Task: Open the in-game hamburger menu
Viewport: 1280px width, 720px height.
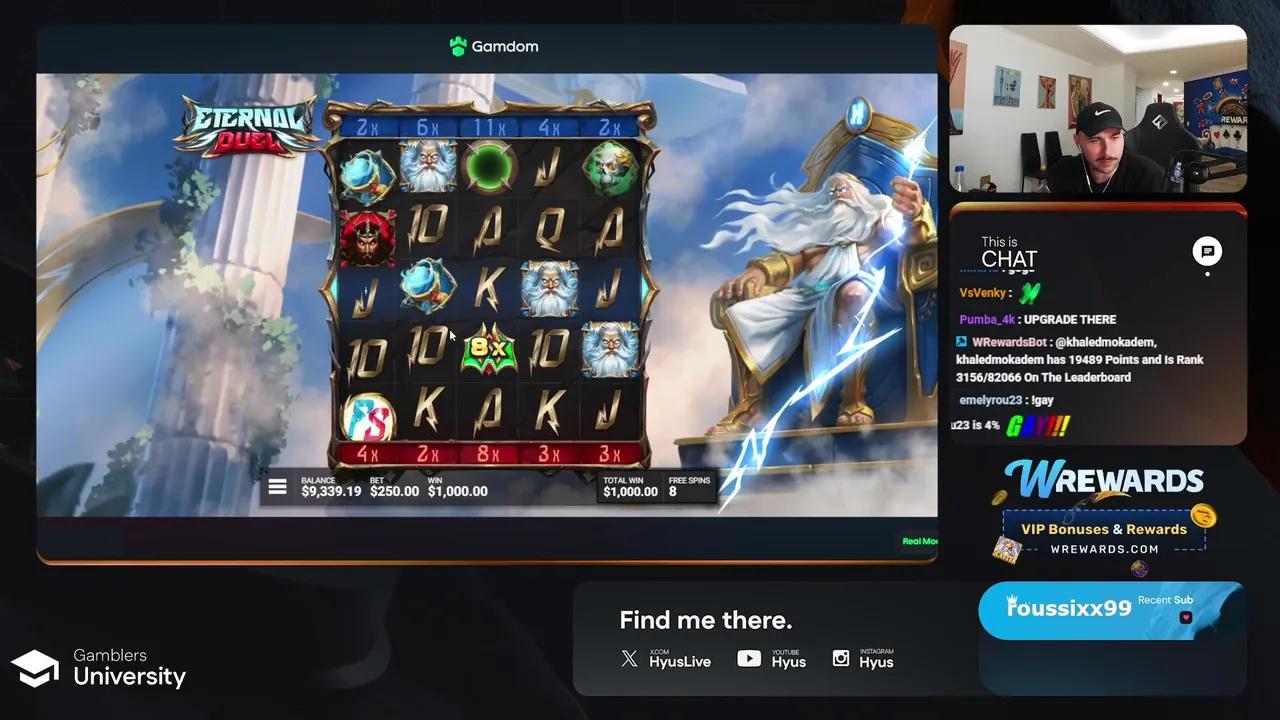Action: [277, 486]
